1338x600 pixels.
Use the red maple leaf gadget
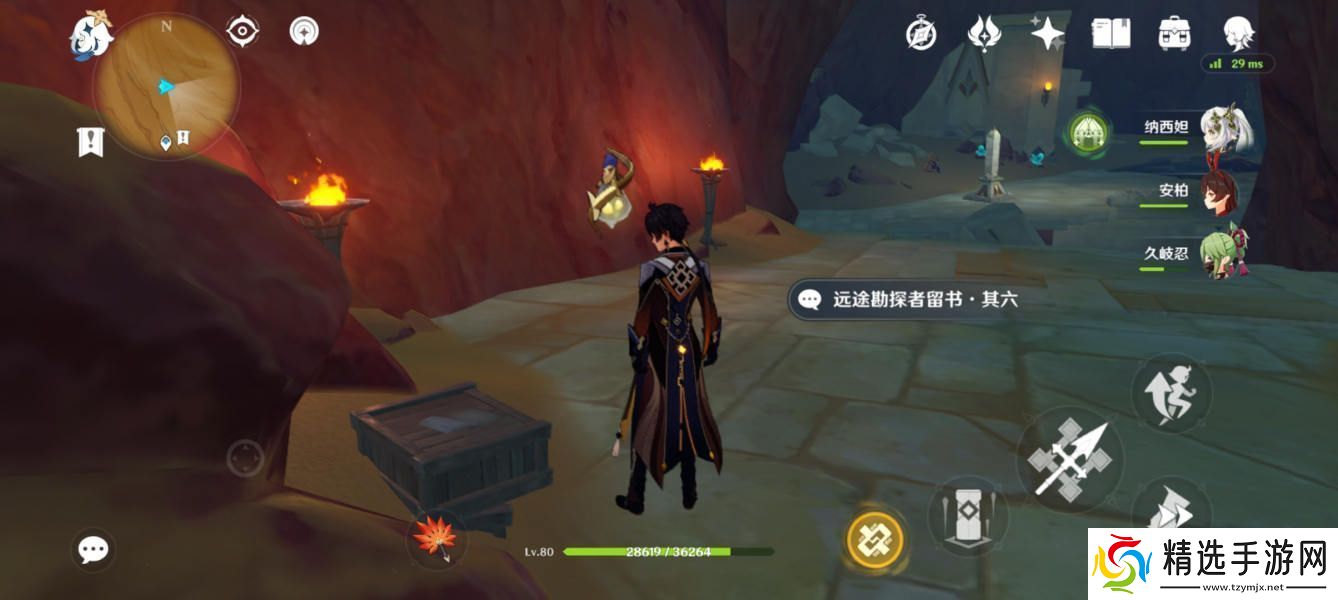(x=435, y=537)
